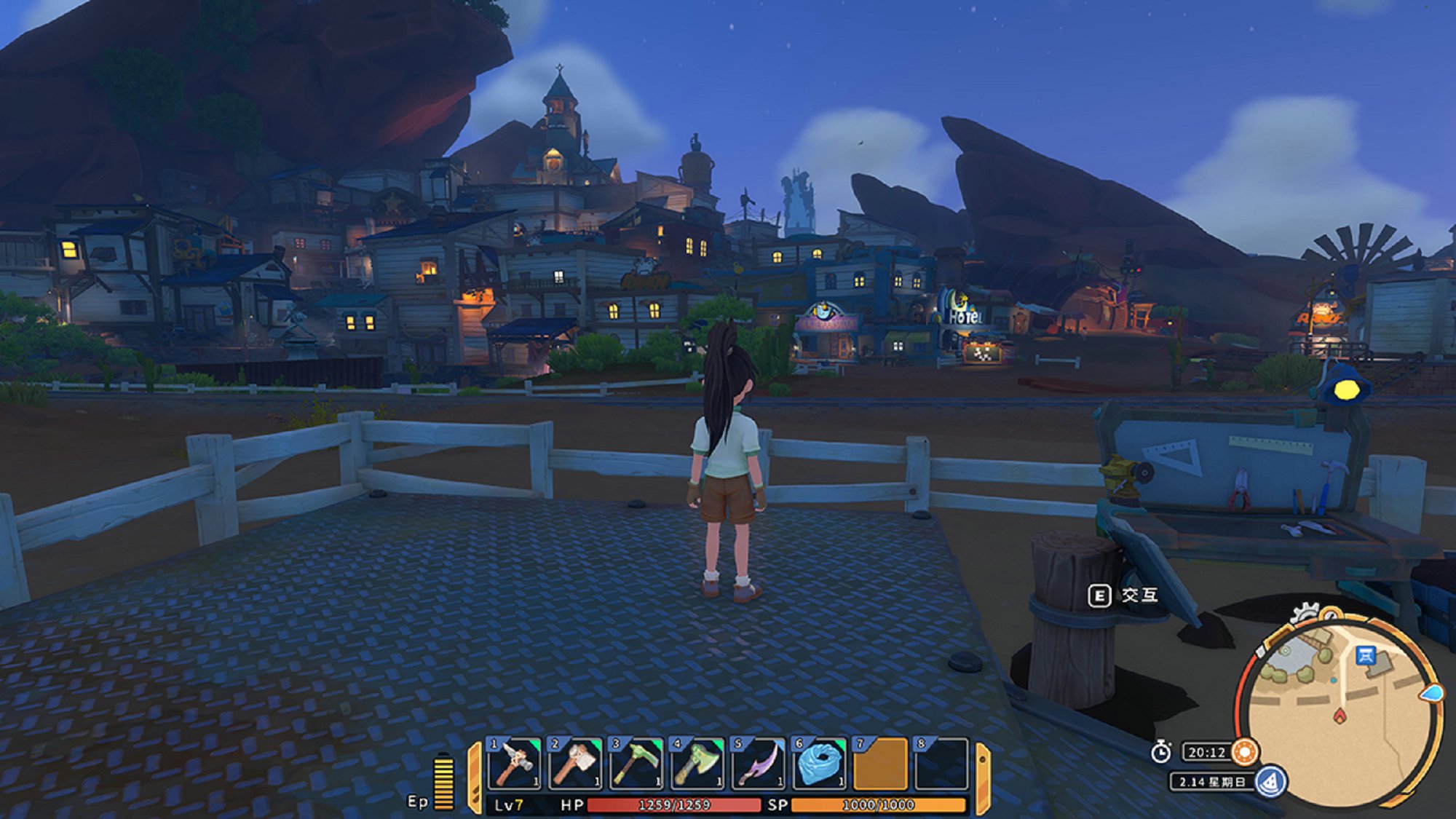Equip the purple curved dagger
Image resolution: width=1456 pixels, height=819 pixels.
tap(758, 764)
